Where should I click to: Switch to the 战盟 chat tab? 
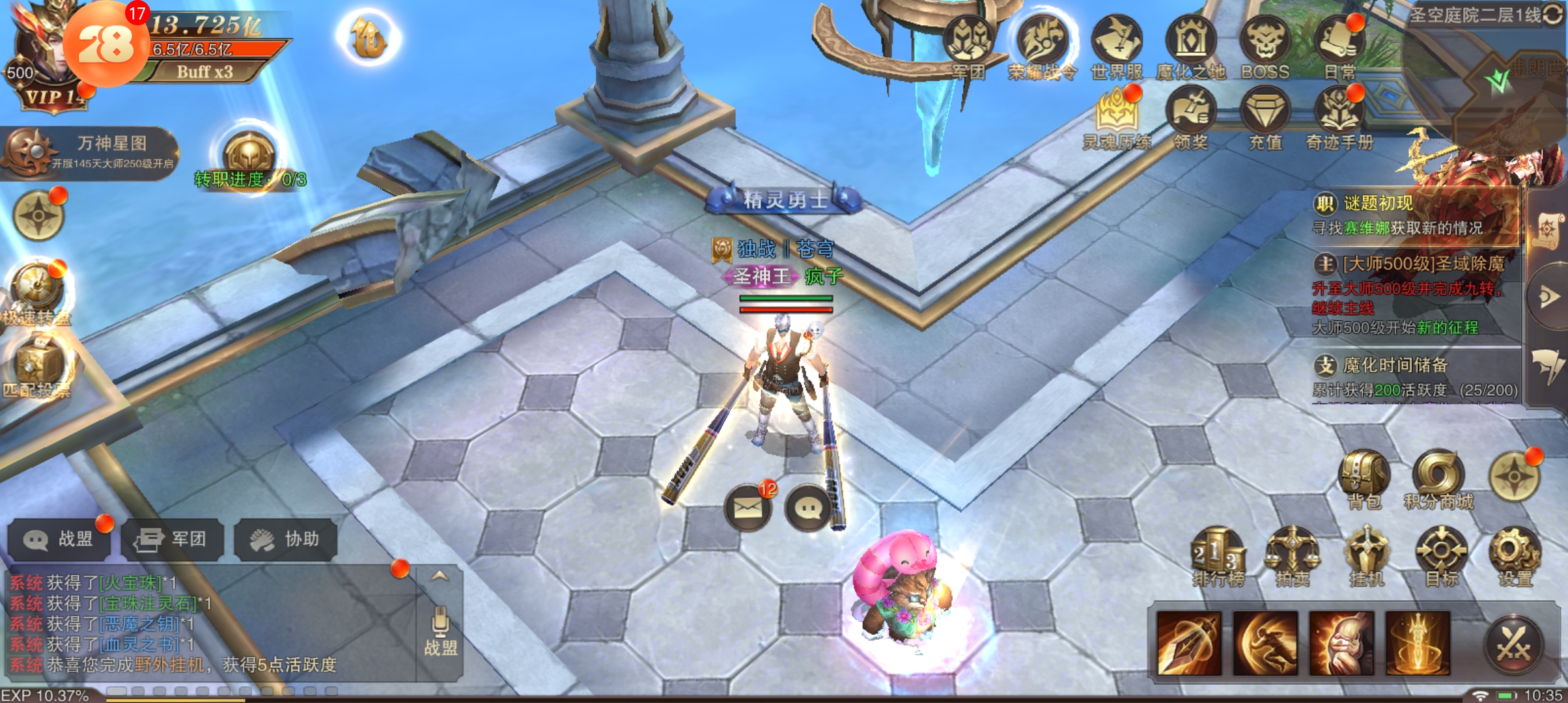(59, 539)
